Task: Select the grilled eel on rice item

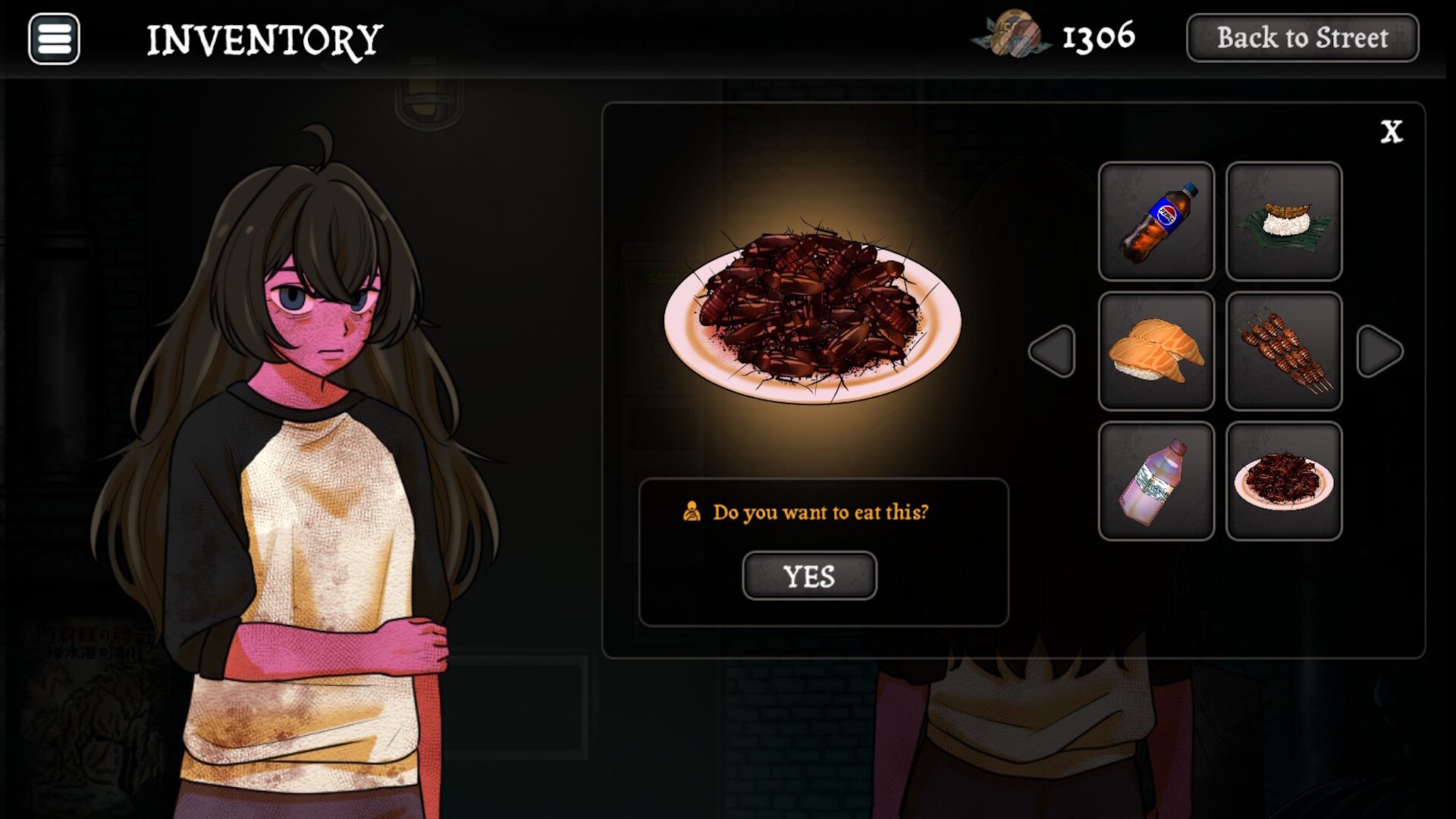Action: (1283, 221)
